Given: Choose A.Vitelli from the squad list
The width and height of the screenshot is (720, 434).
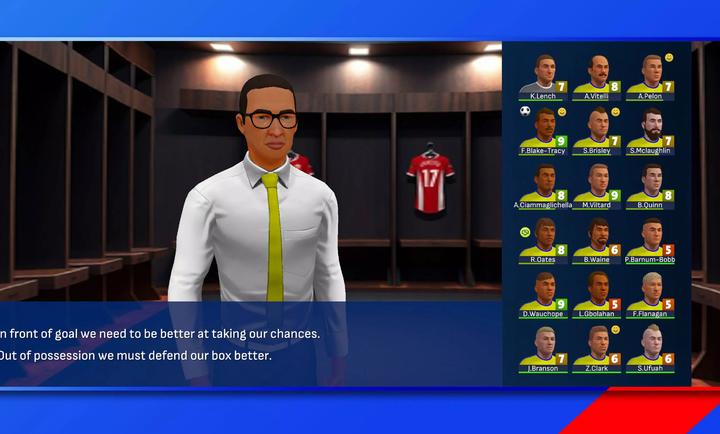Looking at the screenshot, I should 597,75.
